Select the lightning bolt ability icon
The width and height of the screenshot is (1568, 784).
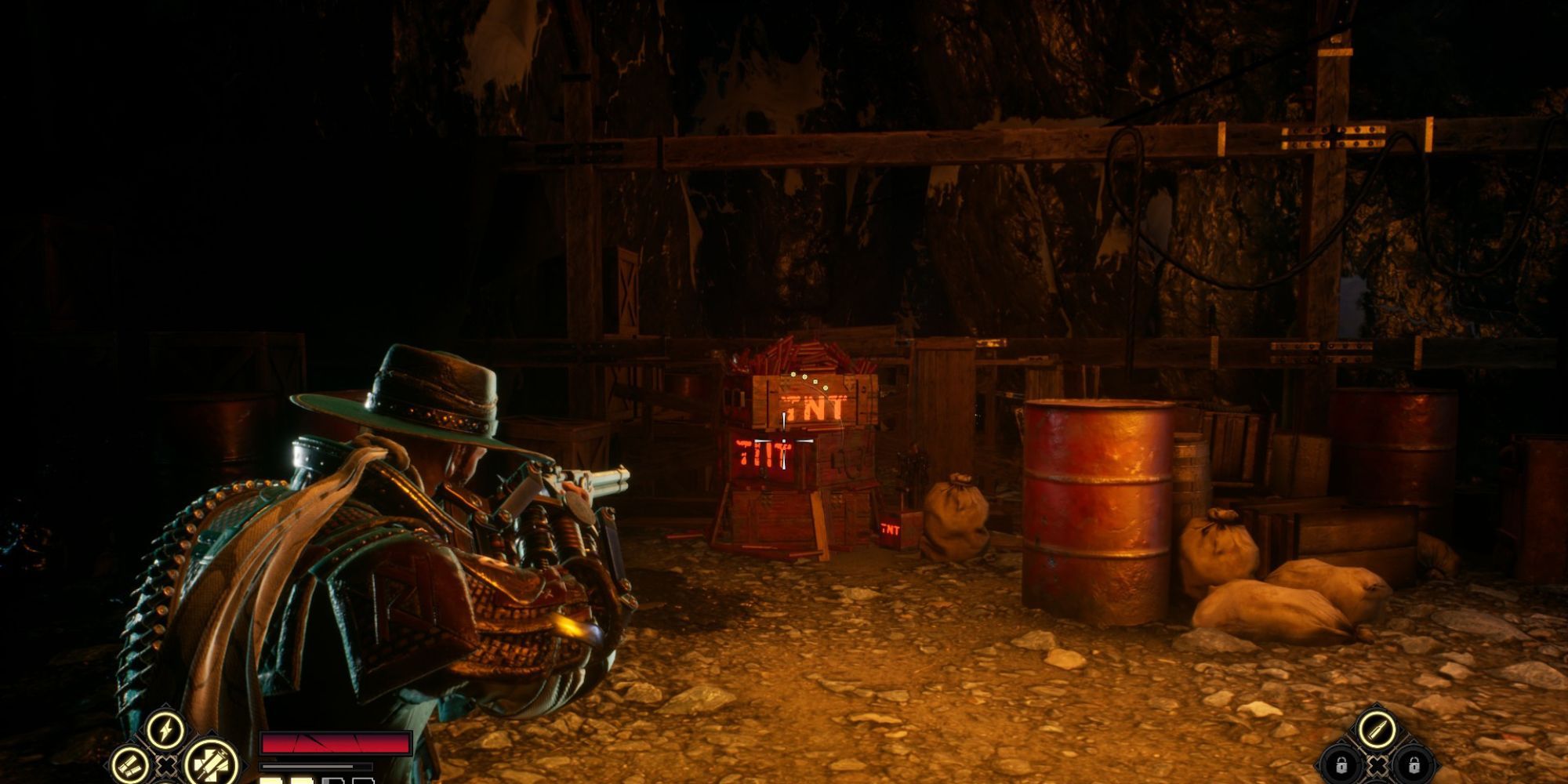[165, 727]
